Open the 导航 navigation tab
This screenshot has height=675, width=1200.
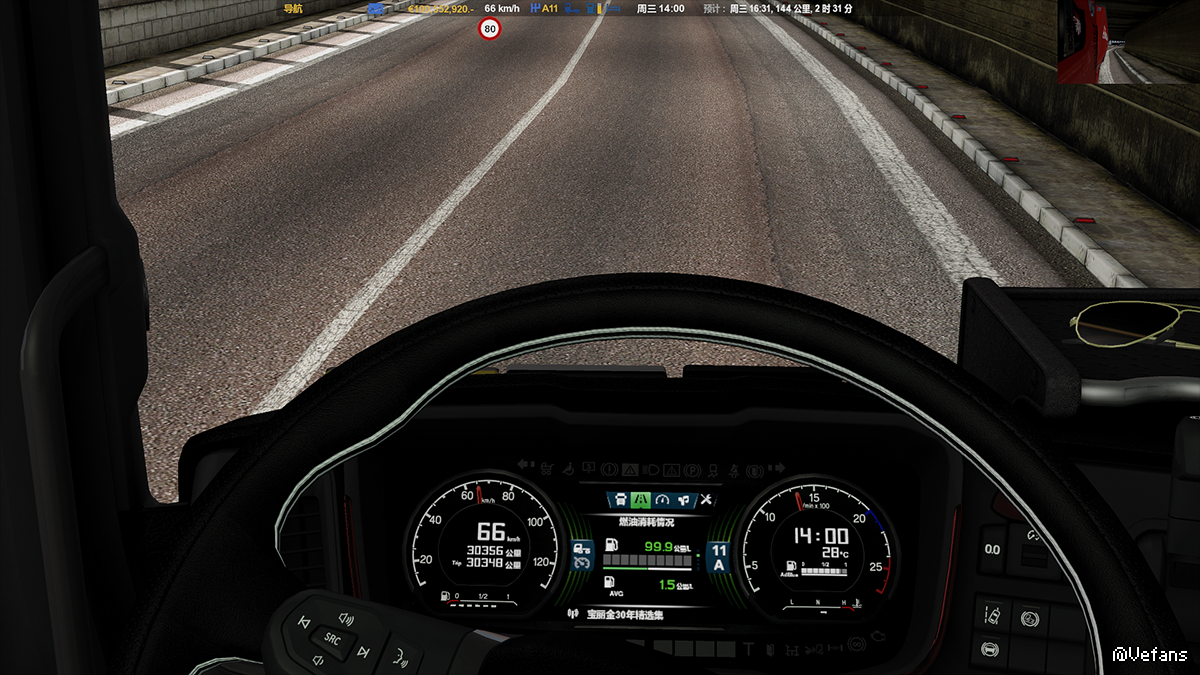[292, 9]
